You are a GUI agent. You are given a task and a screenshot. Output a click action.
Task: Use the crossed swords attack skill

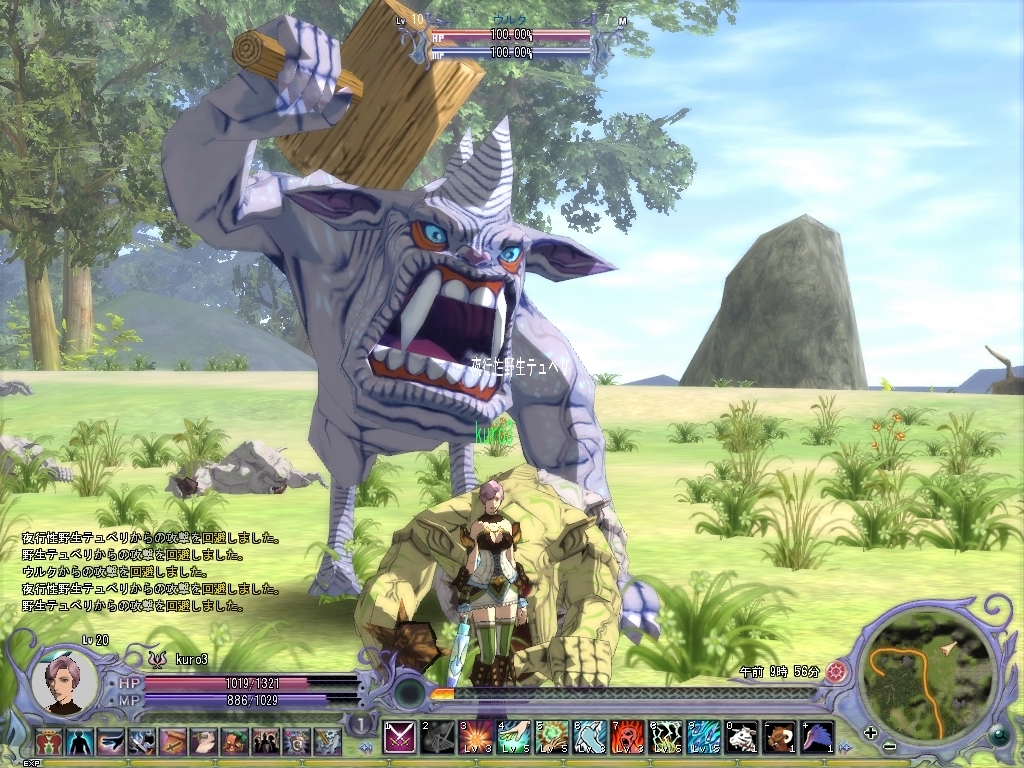click(400, 737)
